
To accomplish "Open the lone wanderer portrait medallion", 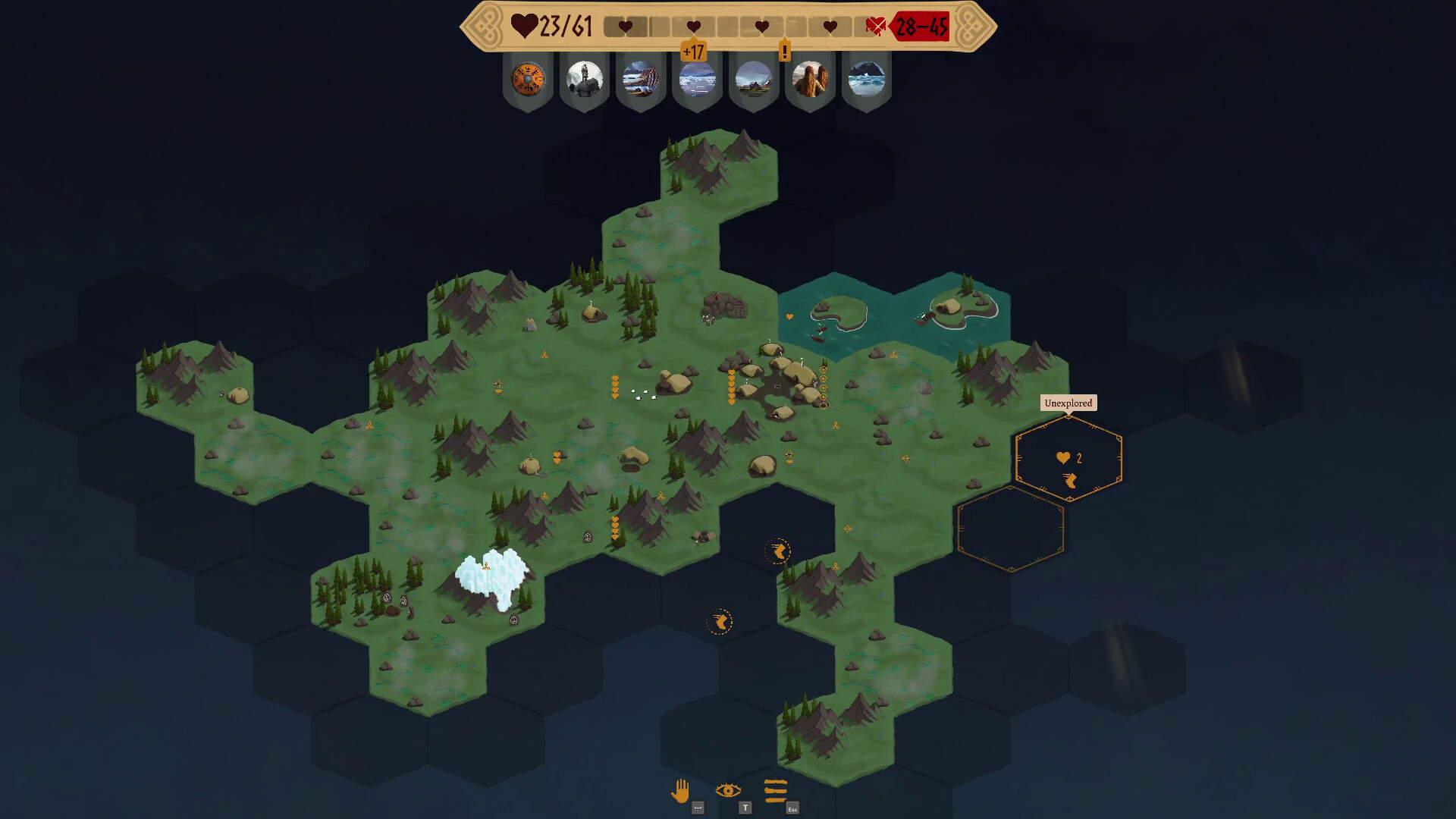I will pos(584,79).
